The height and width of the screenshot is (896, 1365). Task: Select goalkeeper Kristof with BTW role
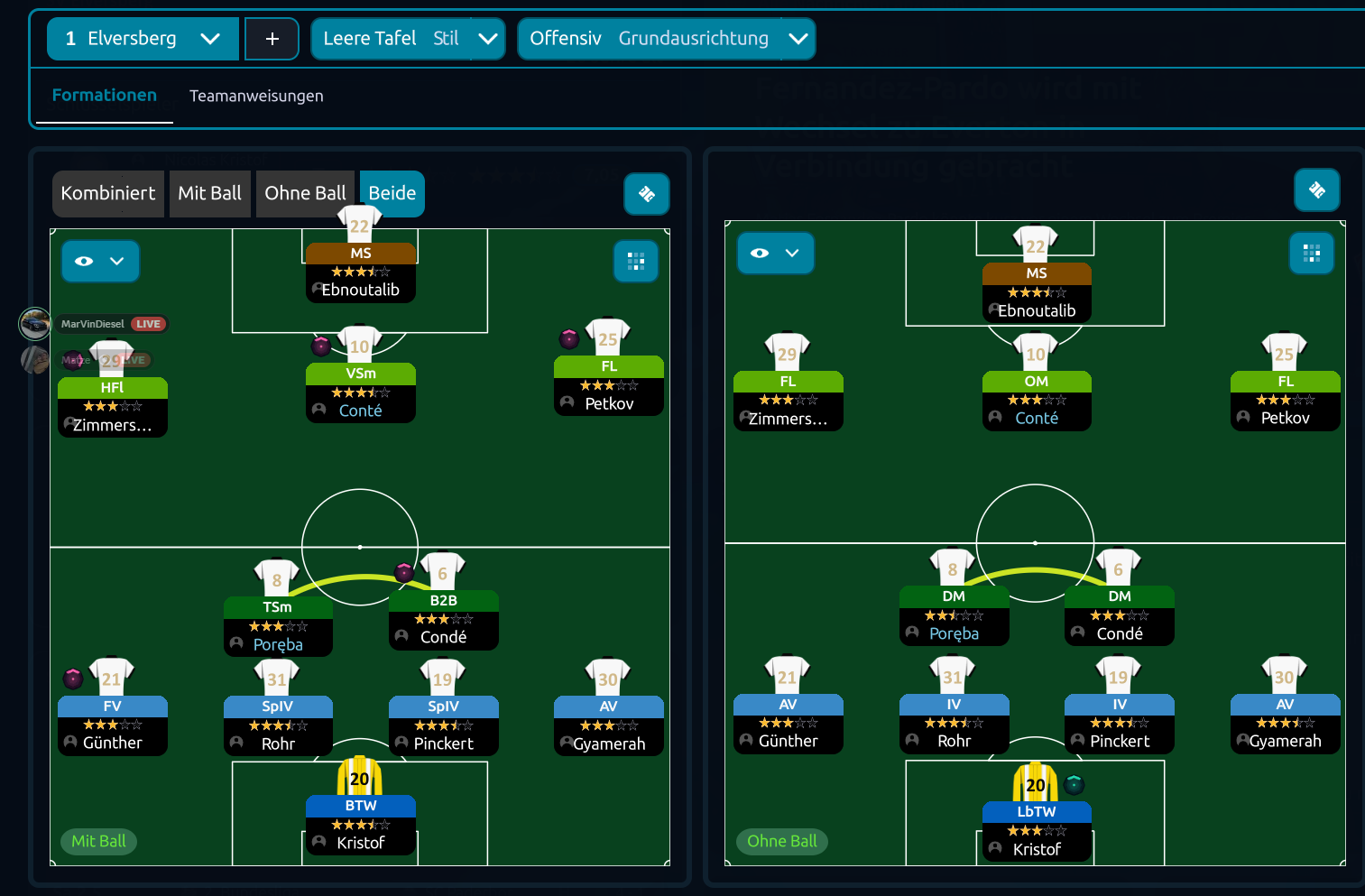pyautogui.click(x=360, y=824)
